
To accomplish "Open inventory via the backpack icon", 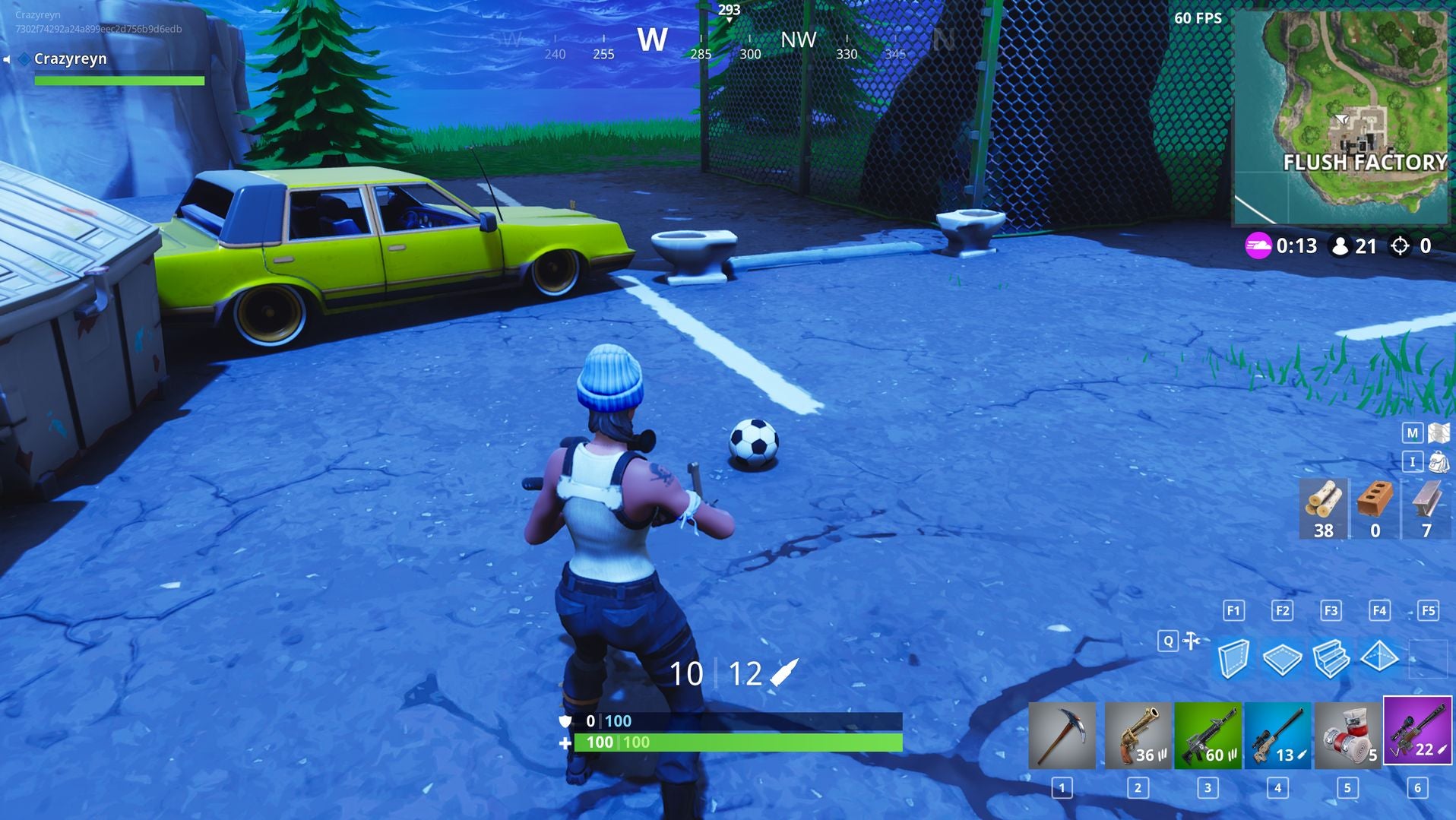I will coord(1432,461).
